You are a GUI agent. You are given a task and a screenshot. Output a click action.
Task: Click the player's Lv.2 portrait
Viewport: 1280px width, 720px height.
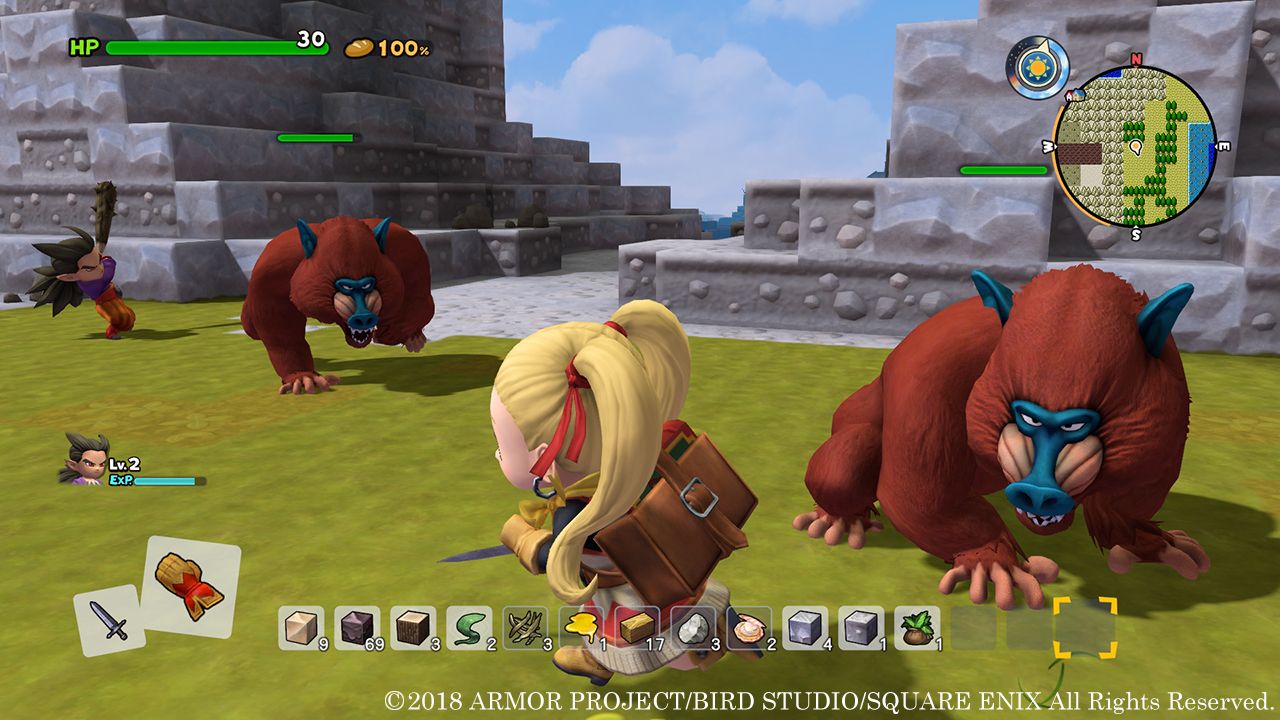point(88,463)
